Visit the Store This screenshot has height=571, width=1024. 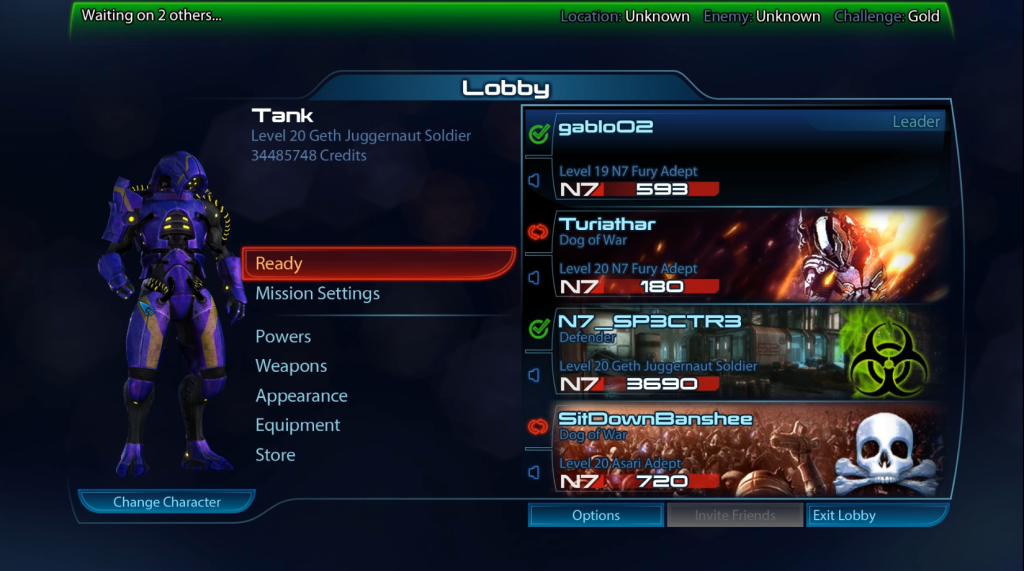[x=275, y=455]
